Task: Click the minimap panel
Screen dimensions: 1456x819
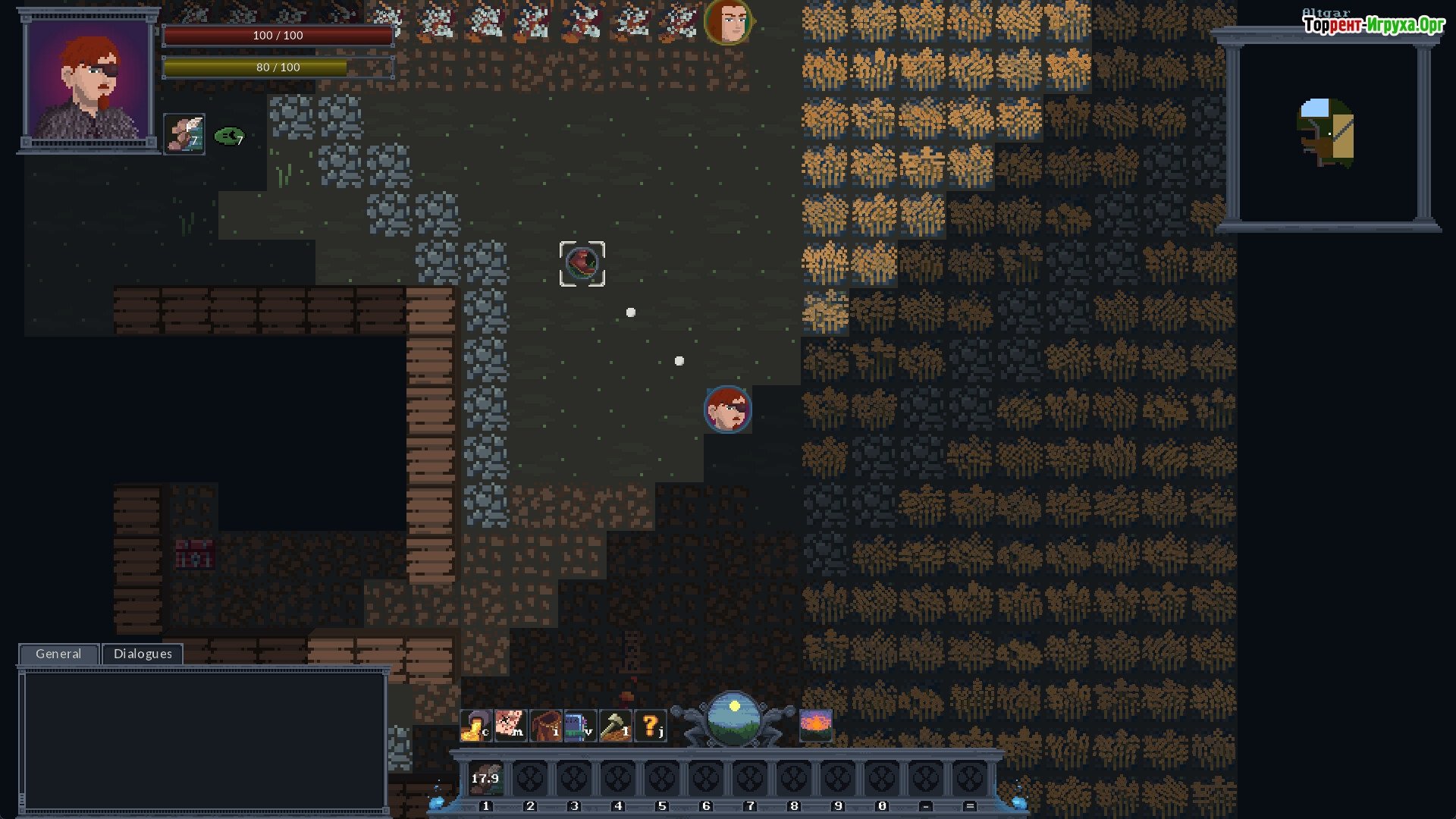Action: point(1328,133)
